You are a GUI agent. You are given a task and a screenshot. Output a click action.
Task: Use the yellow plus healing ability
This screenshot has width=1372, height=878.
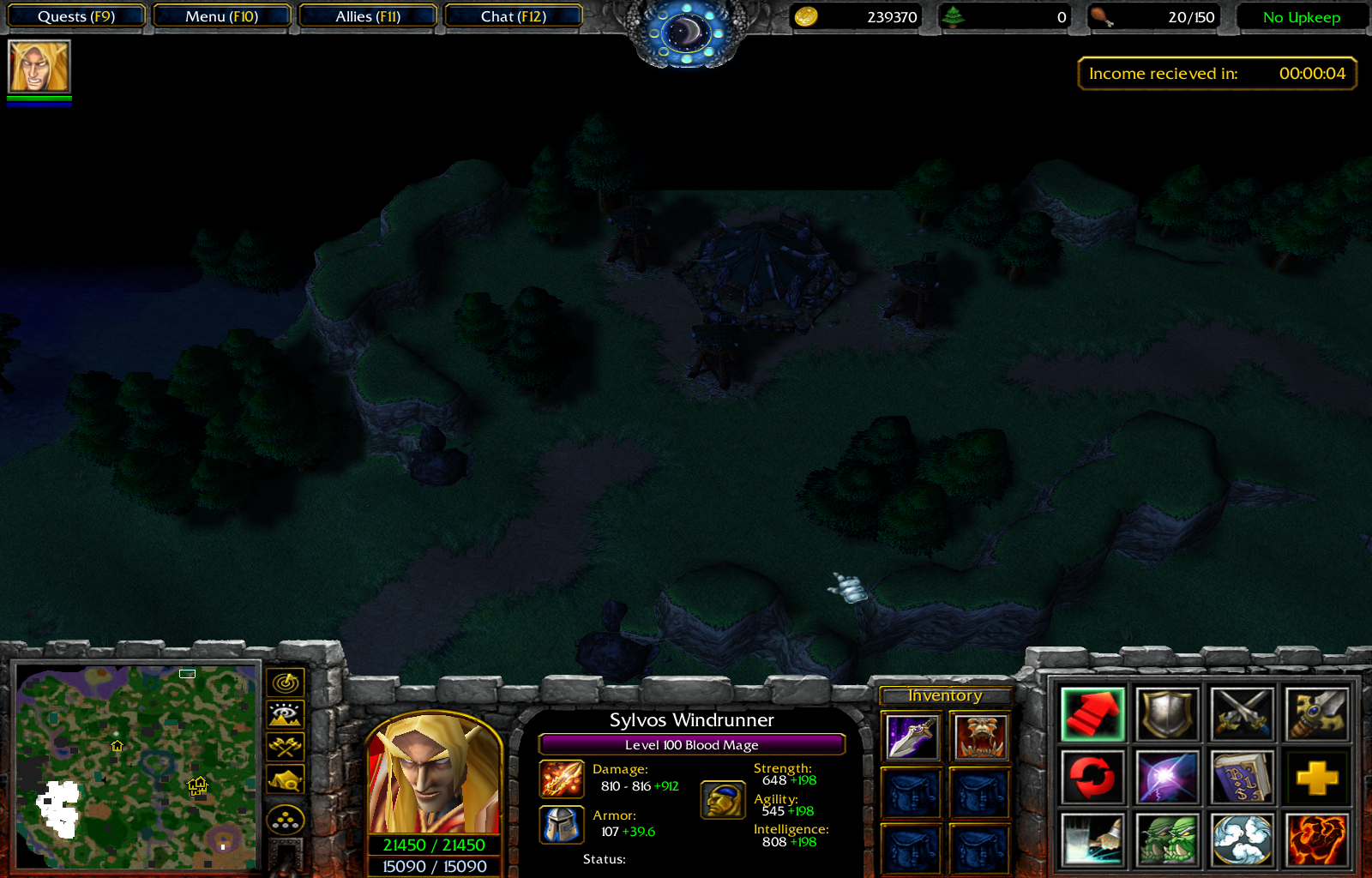pos(1316,776)
